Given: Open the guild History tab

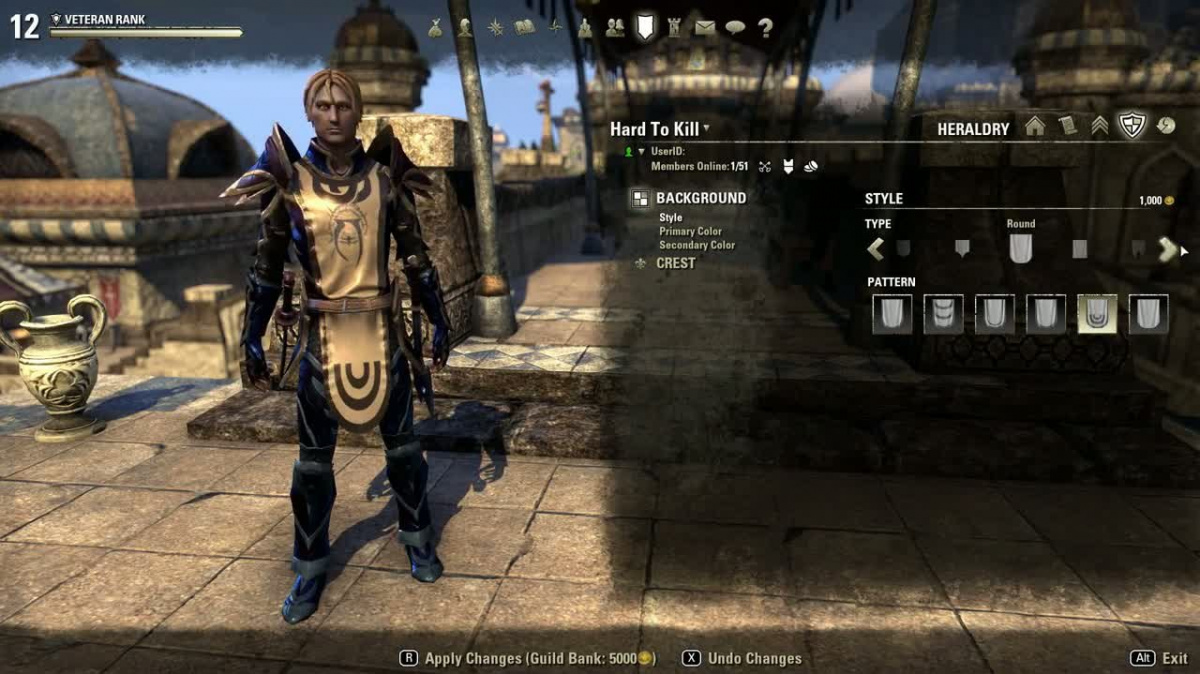Looking at the screenshot, I should tap(1165, 127).
